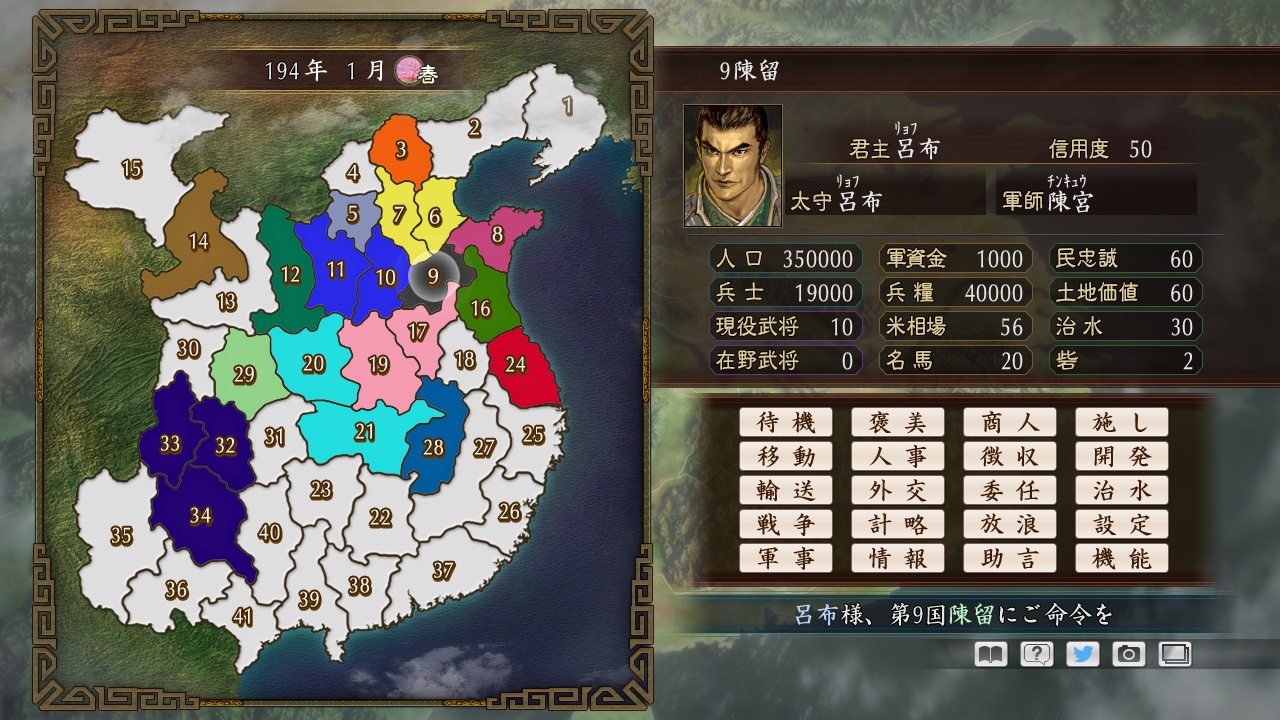Open the 人事 (Personnel) command
This screenshot has height=720, width=1280.
pos(898,456)
